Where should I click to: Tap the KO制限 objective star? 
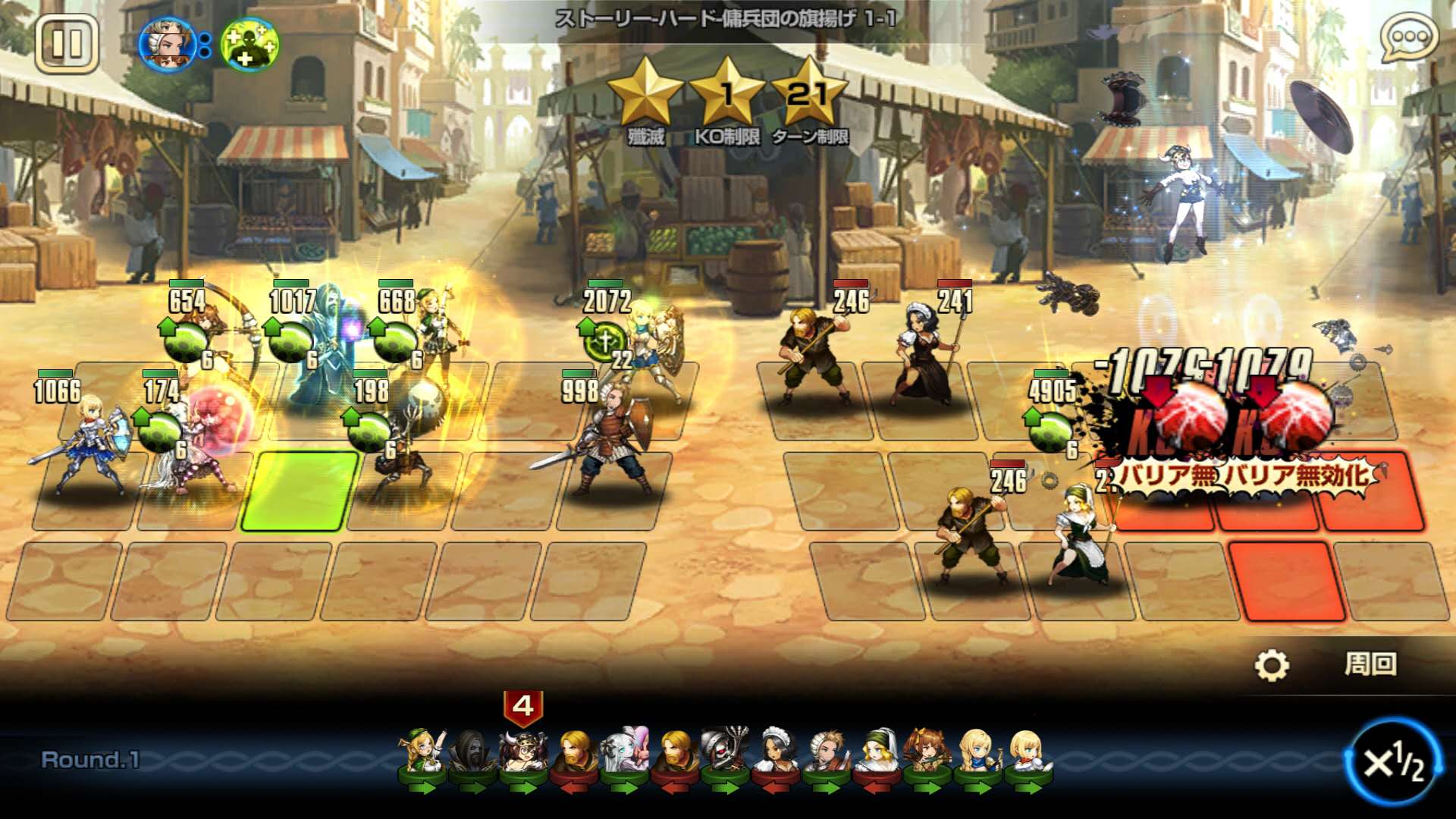(726, 95)
